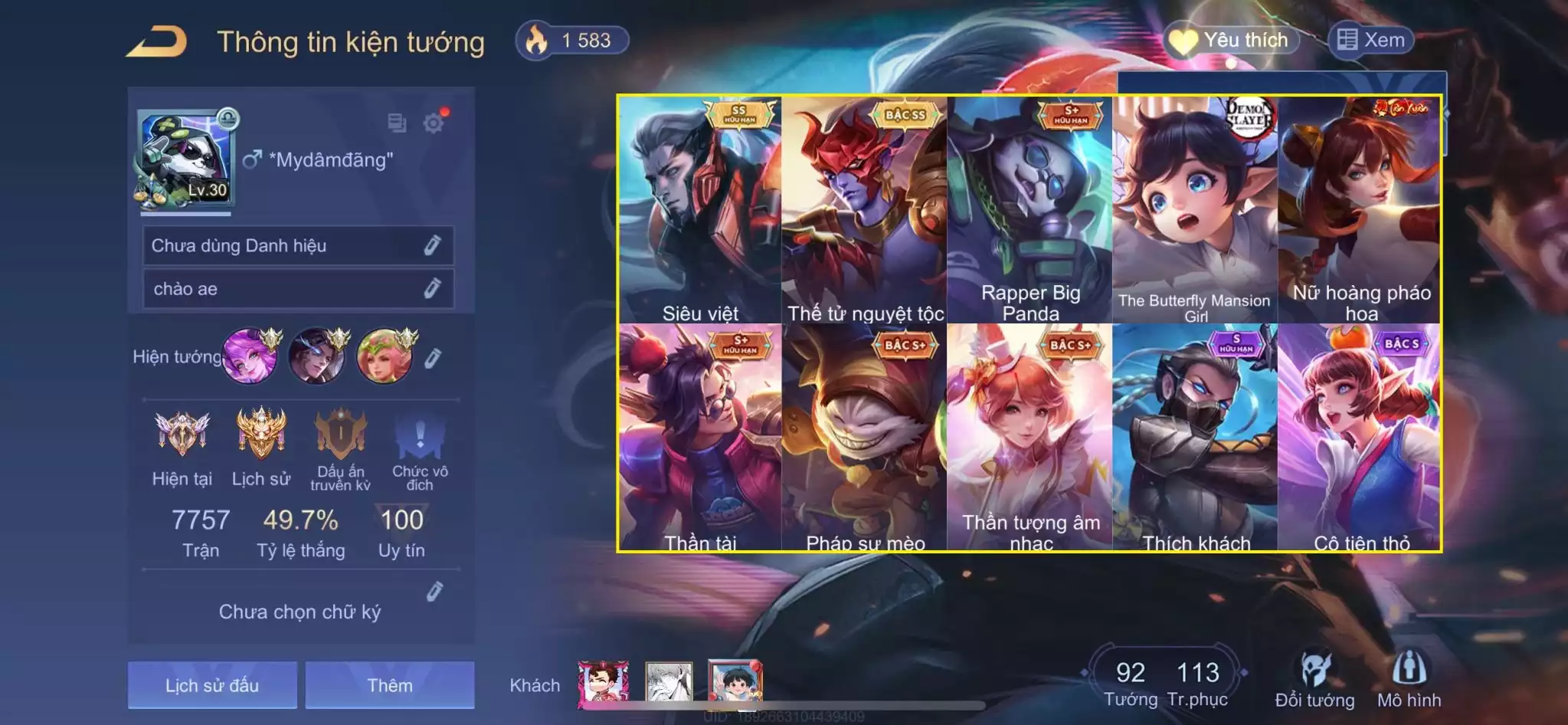Choose the Cô tiên thỏ skin
This screenshot has height=725, width=1568.
1360,437
